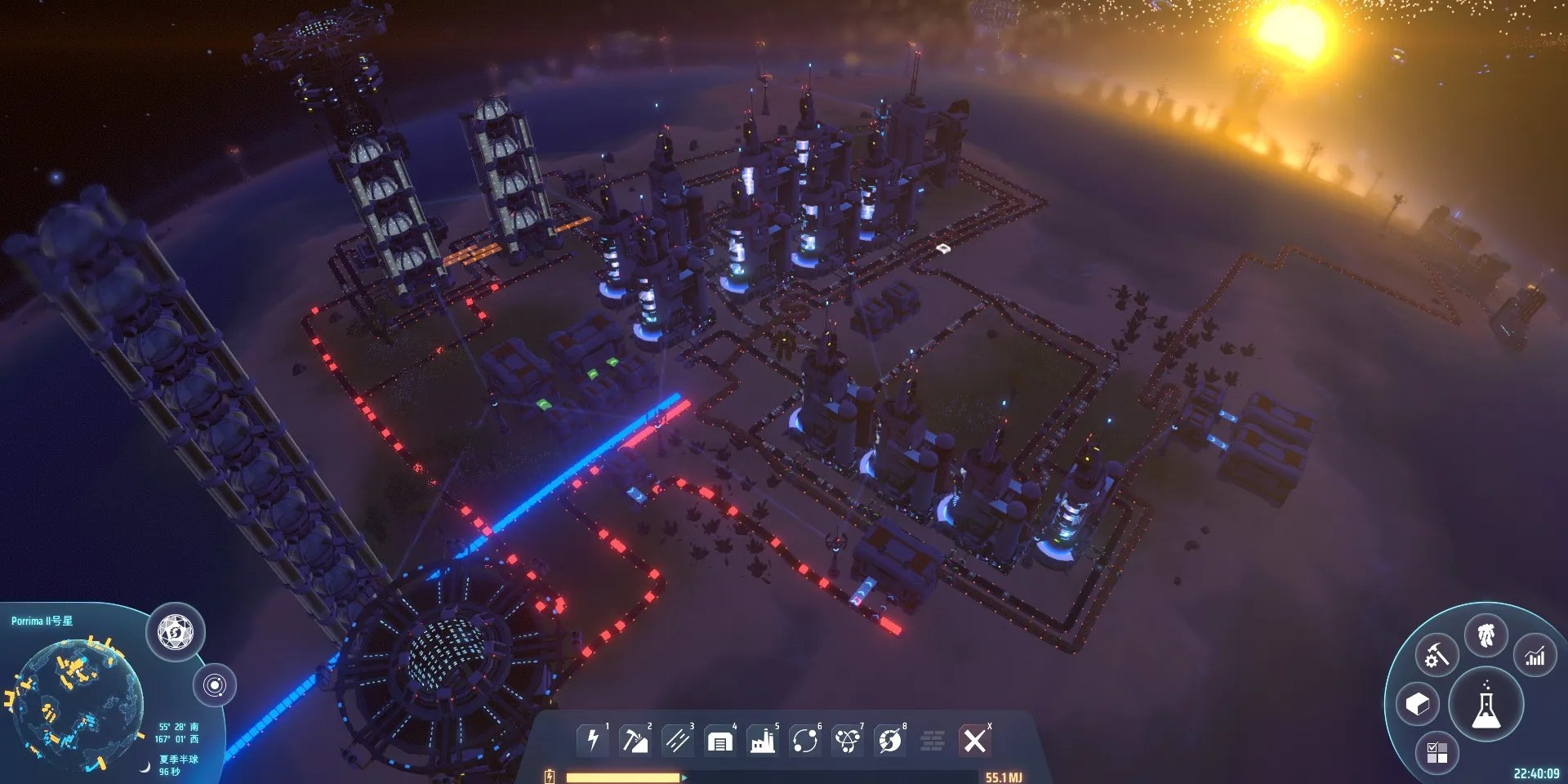The image size is (1568, 784).
Task: Select the production facilities build category
Action: click(762, 741)
